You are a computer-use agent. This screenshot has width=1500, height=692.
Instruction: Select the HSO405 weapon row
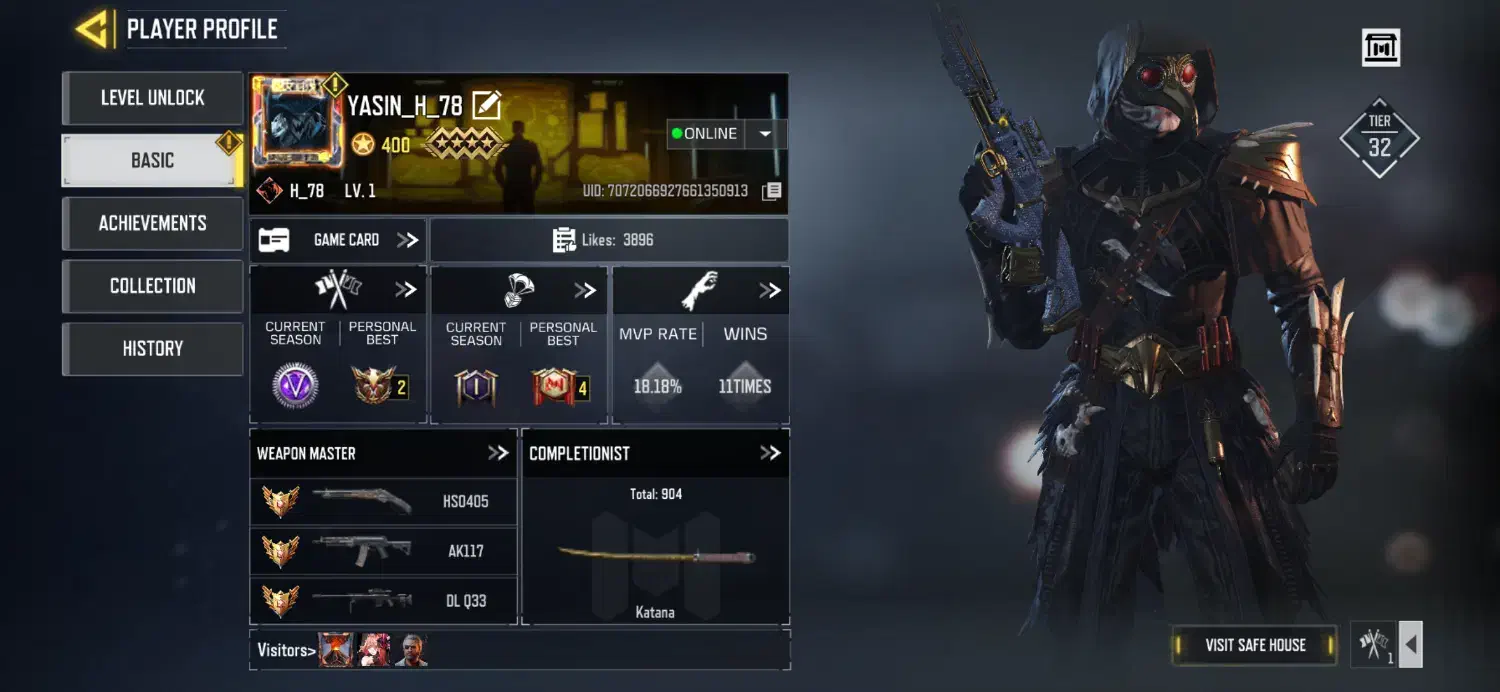tap(383, 501)
